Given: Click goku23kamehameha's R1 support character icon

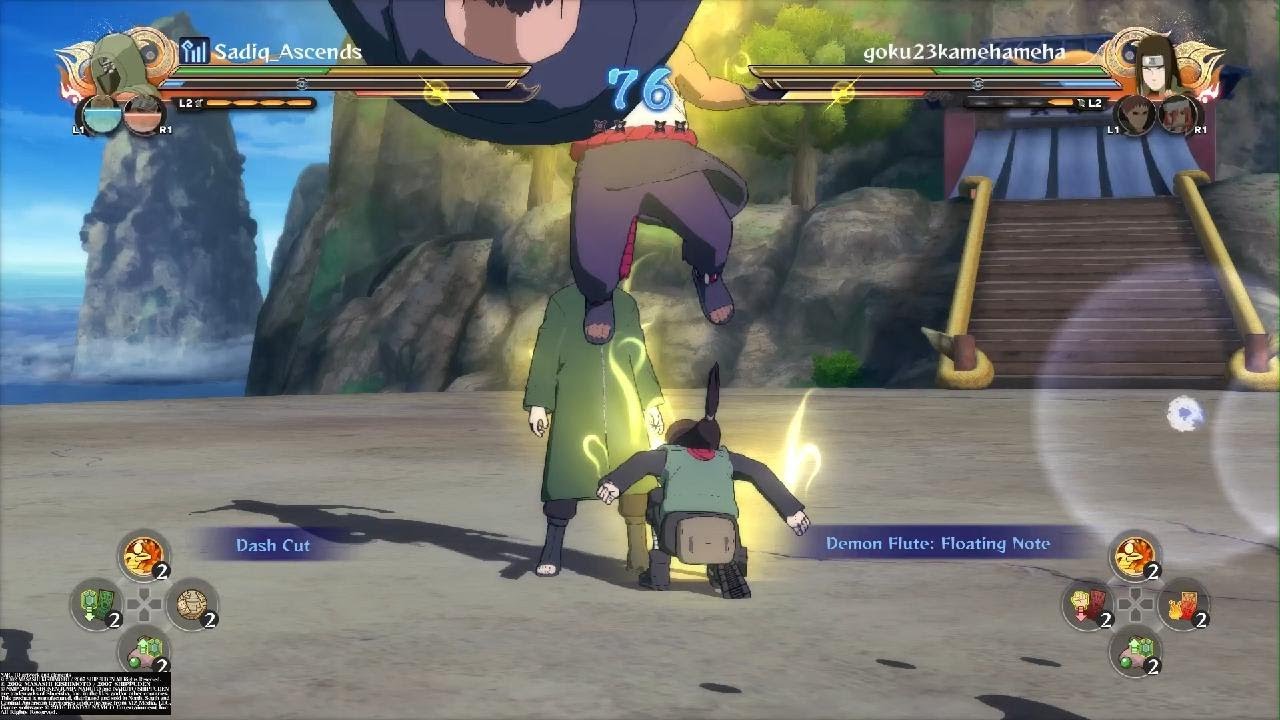Looking at the screenshot, I should 1177,114.
